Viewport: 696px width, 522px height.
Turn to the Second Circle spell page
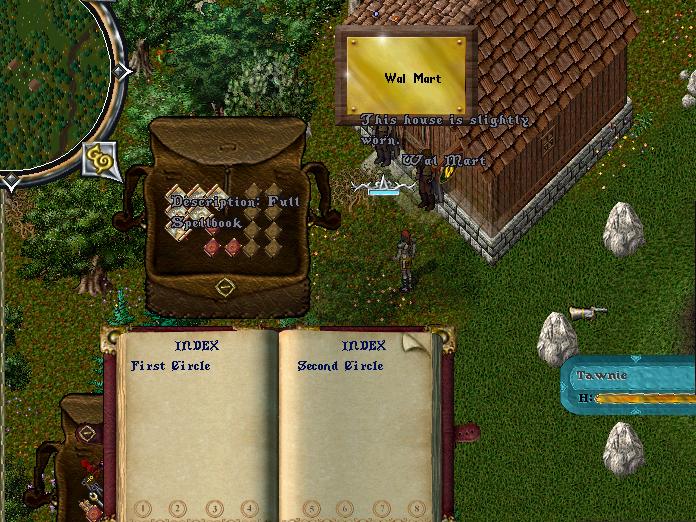click(x=340, y=366)
